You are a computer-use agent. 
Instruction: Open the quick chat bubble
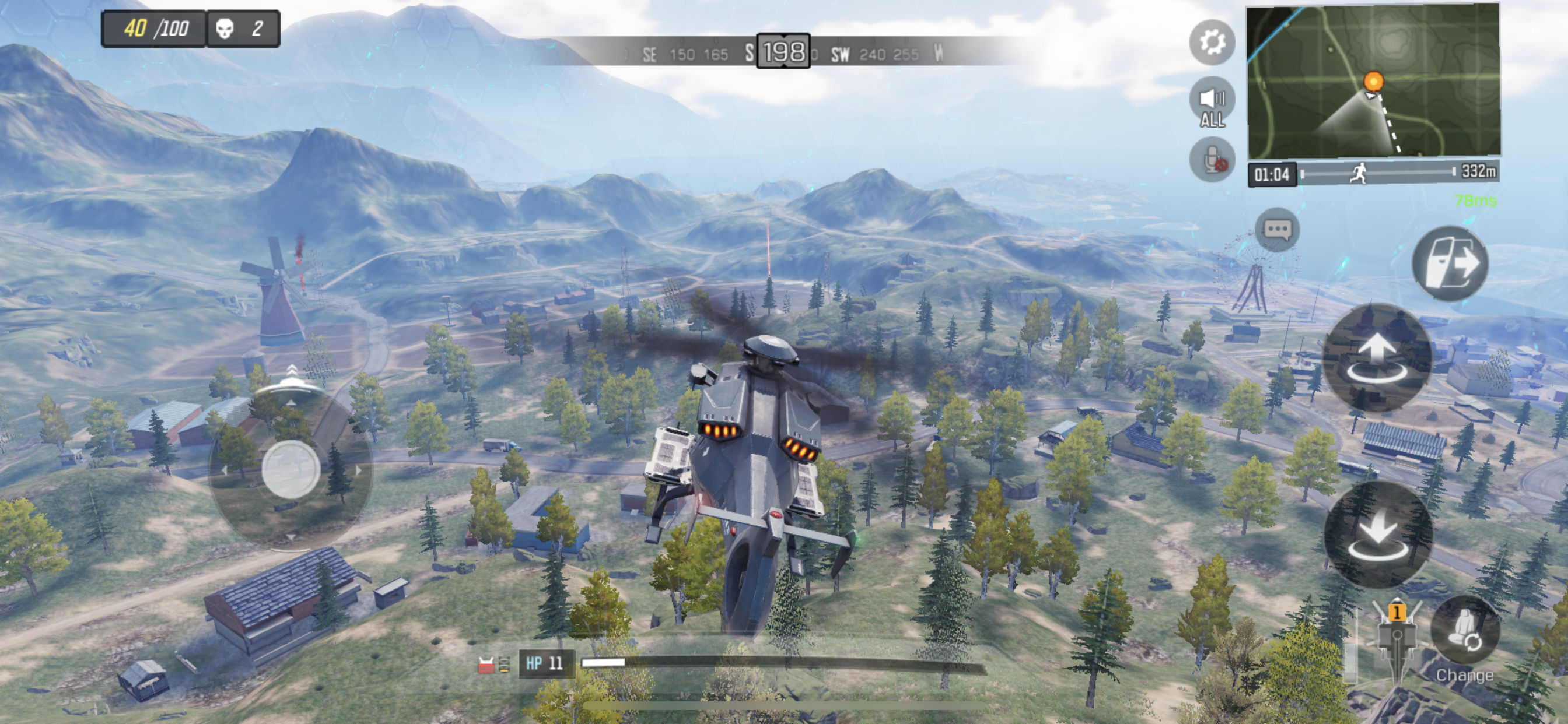click(1277, 229)
